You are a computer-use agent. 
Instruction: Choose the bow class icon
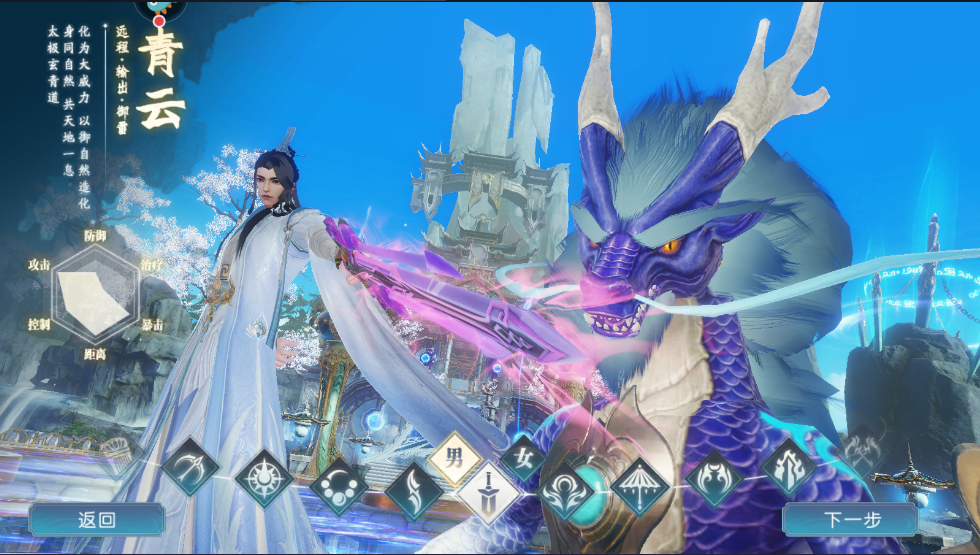191,465
